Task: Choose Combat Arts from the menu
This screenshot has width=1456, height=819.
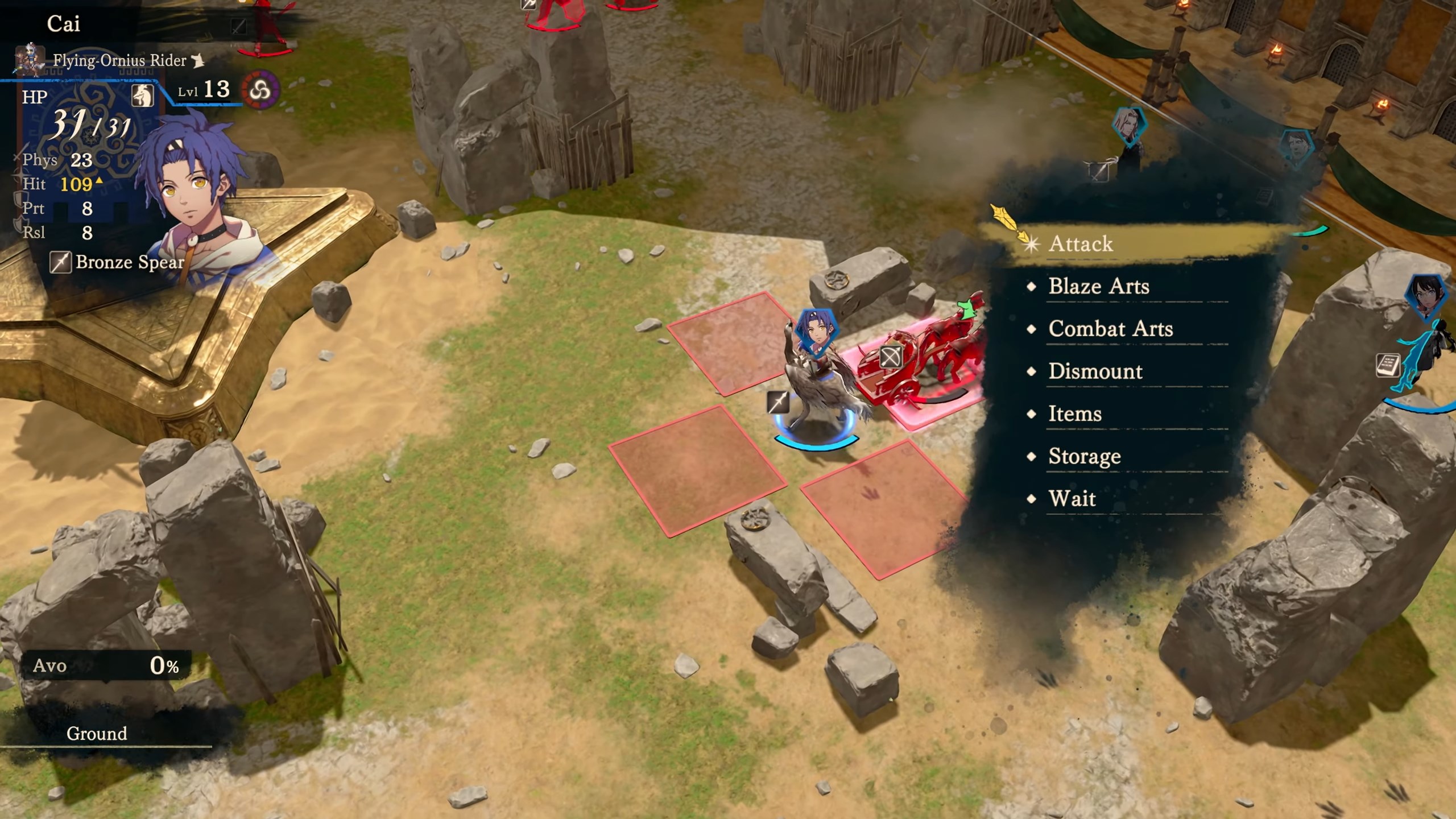Action: point(1110,329)
